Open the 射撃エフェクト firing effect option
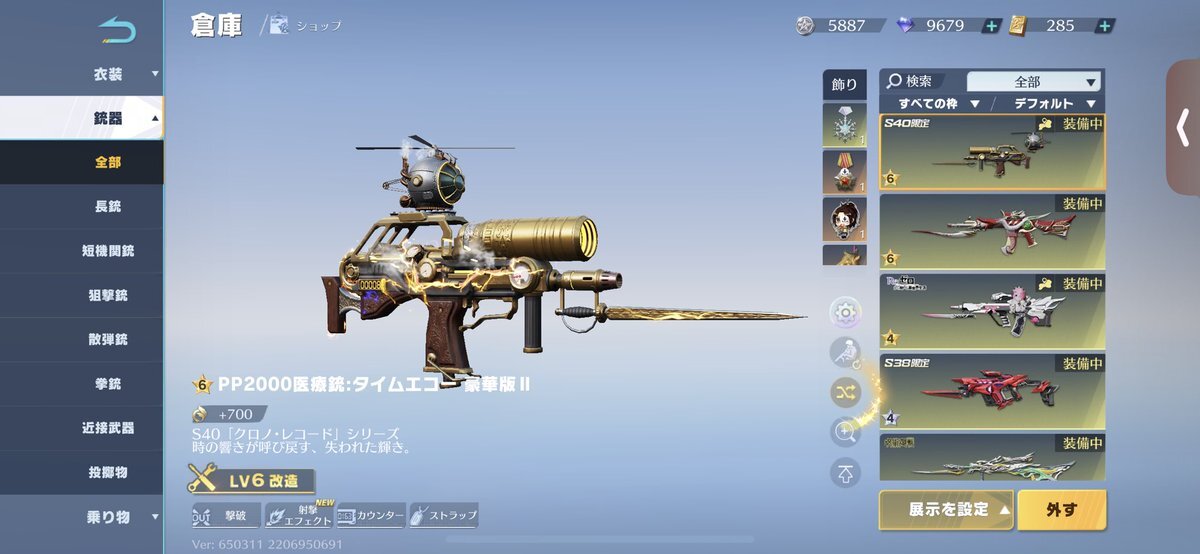 tap(299, 516)
